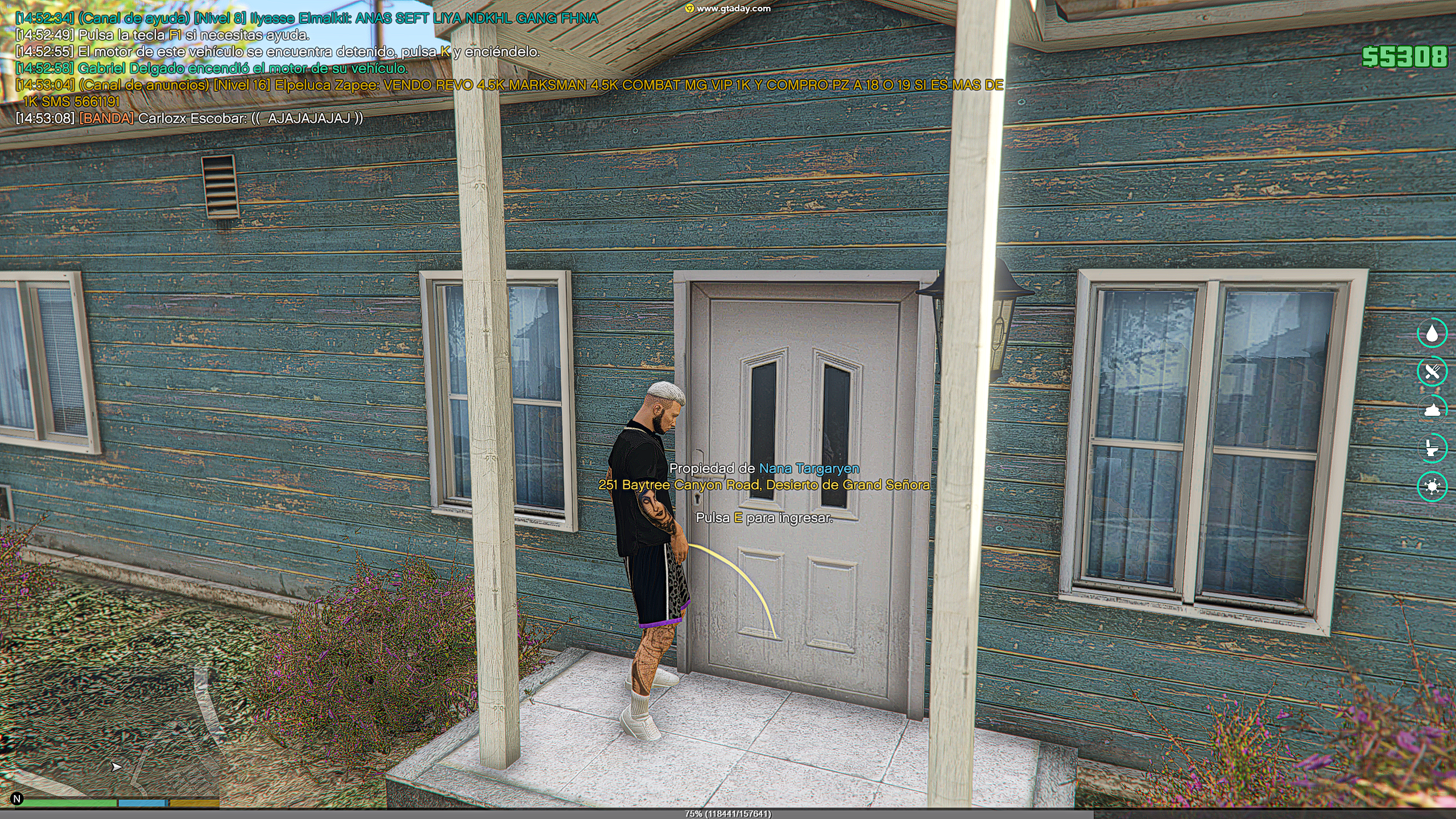Click Ilyasse Elmalkii's help channel message
The image size is (1456, 819).
click(307, 18)
